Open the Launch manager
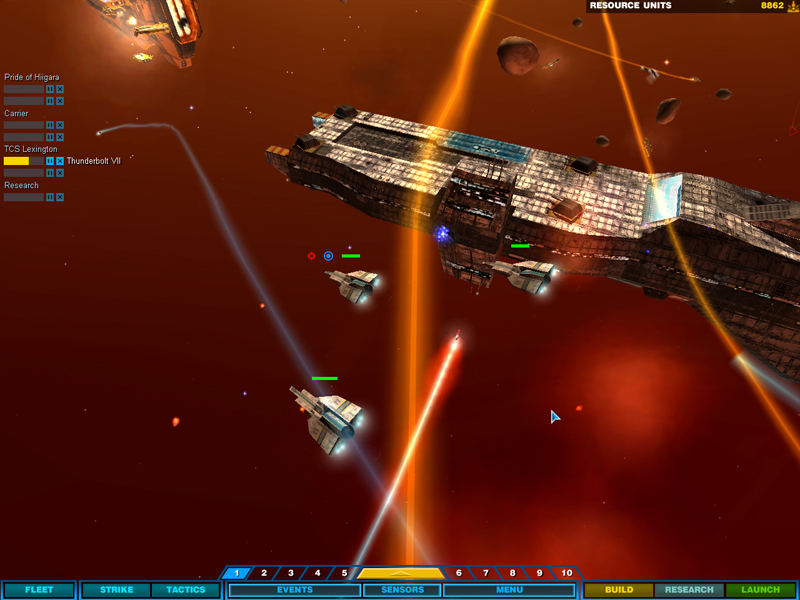 [760, 590]
